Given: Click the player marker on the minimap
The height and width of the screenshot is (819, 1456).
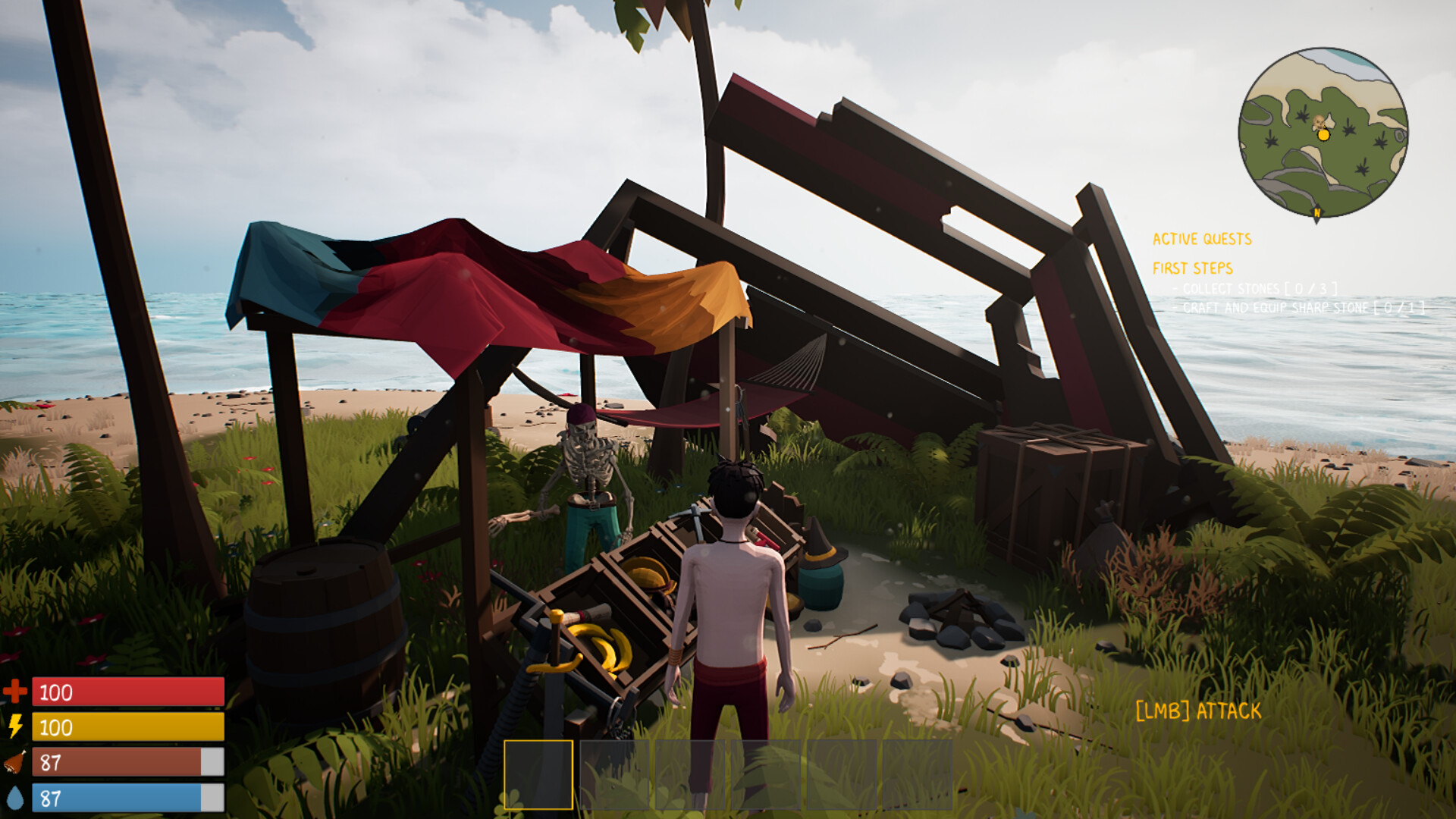Looking at the screenshot, I should pyautogui.click(x=1319, y=121).
